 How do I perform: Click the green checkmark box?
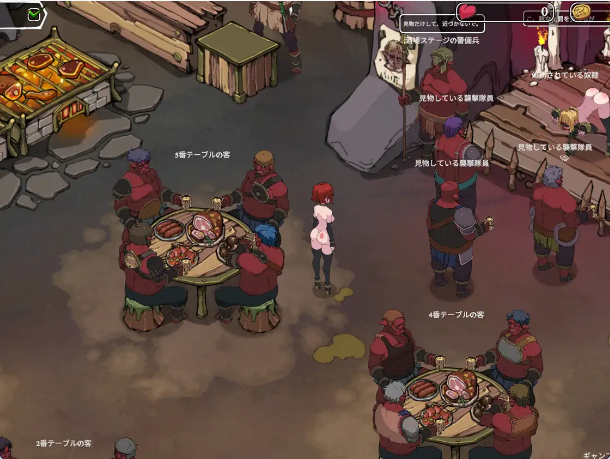(35, 15)
